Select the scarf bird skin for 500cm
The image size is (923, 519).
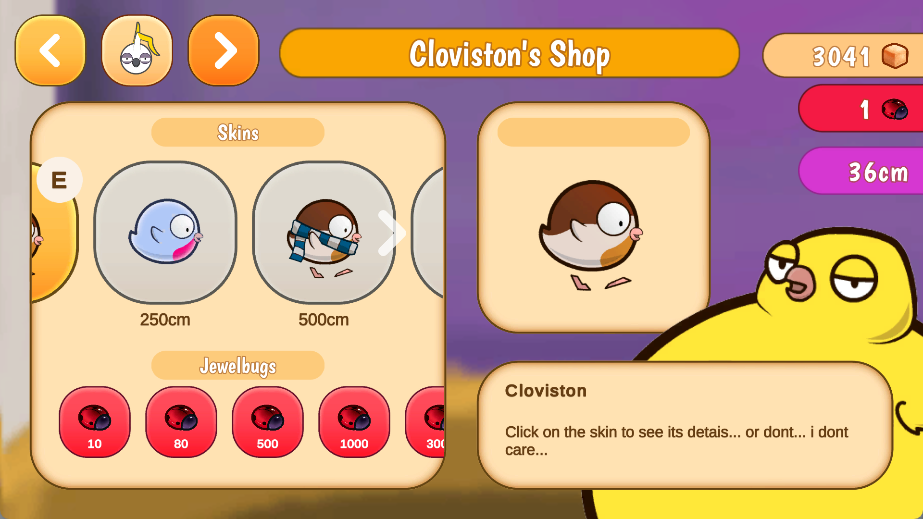[x=323, y=233]
